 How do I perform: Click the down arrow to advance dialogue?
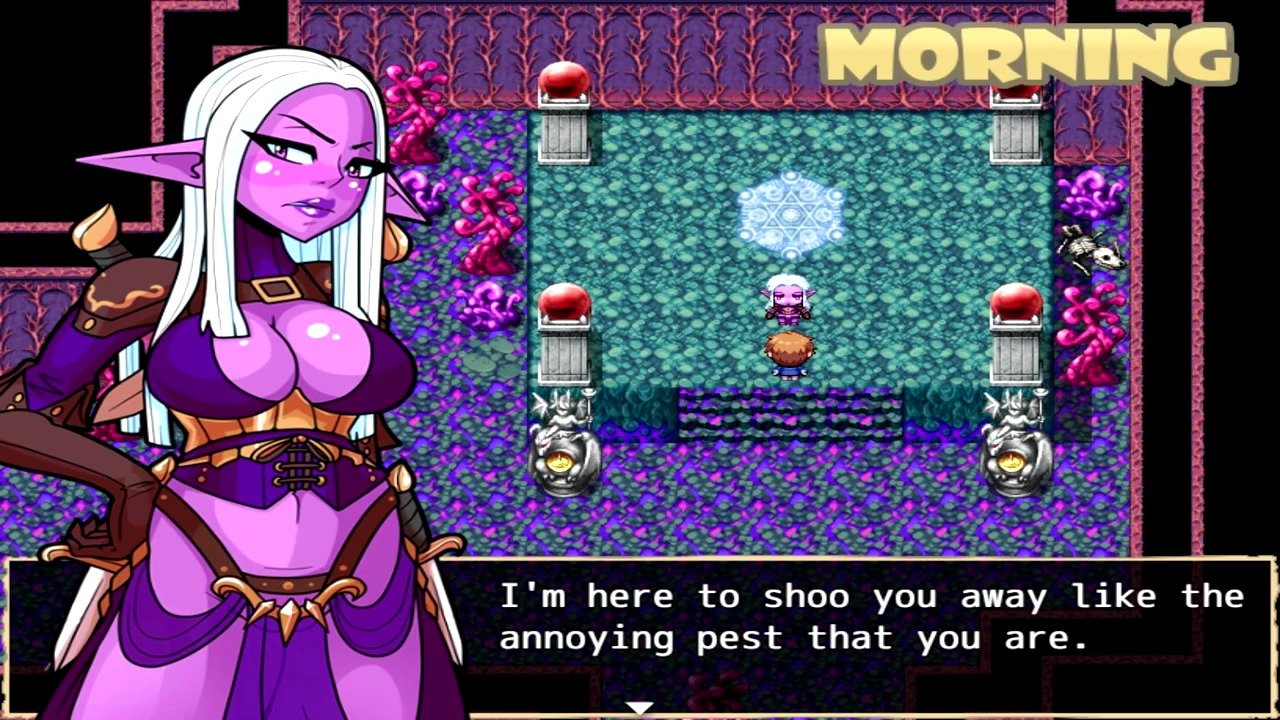tap(640, 708)
